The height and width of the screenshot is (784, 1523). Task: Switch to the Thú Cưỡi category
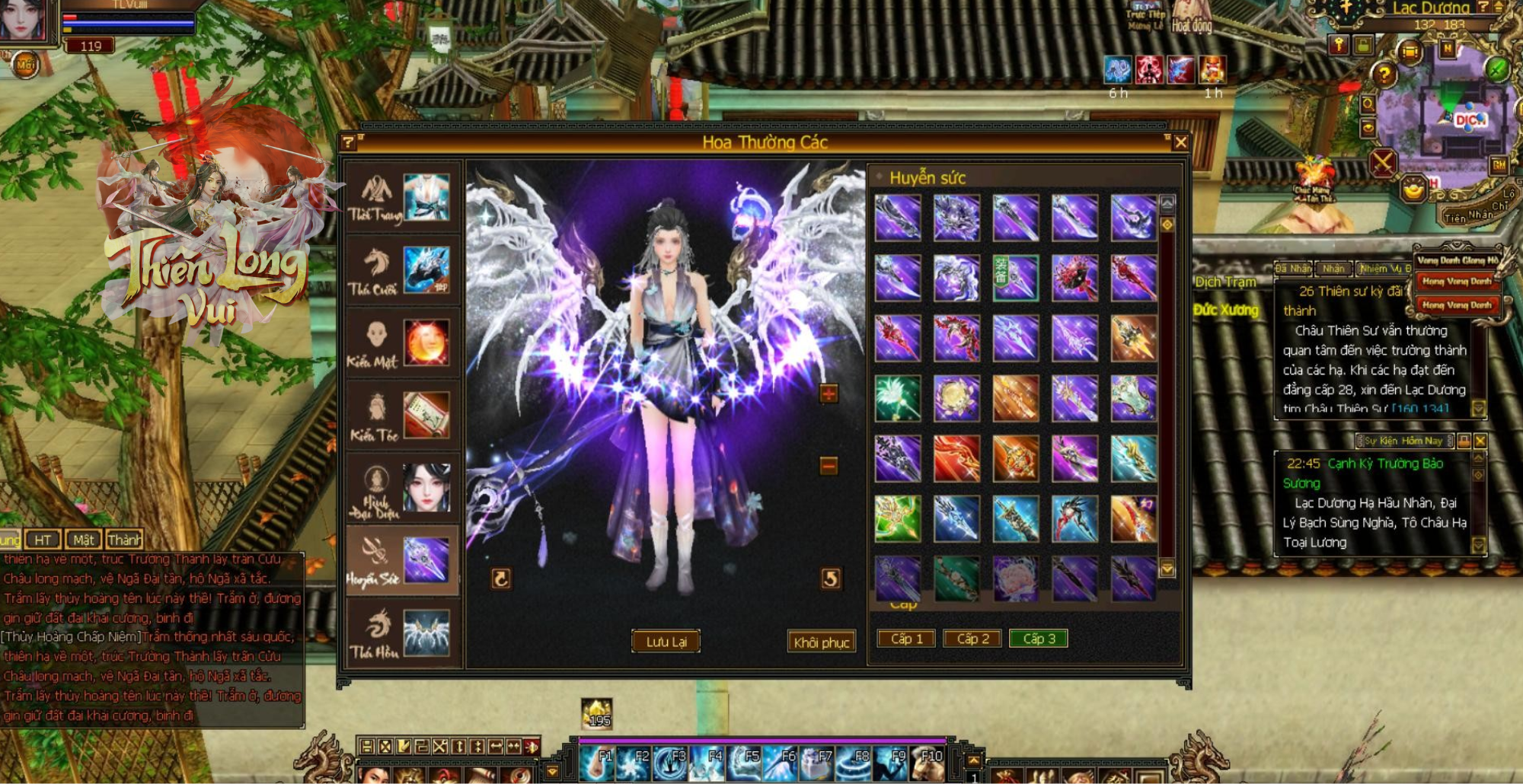[x=401, y=270]
